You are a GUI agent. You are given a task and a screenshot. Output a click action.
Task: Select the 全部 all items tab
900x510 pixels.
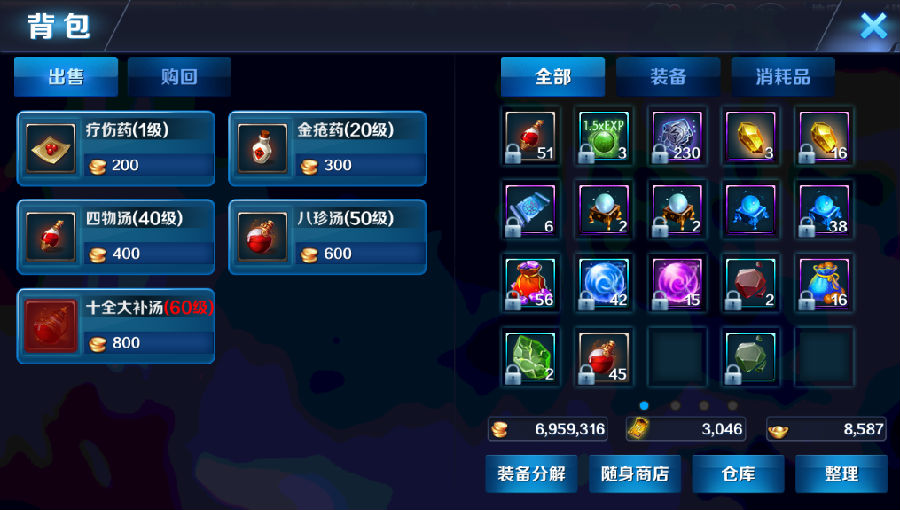coord(553,77)
